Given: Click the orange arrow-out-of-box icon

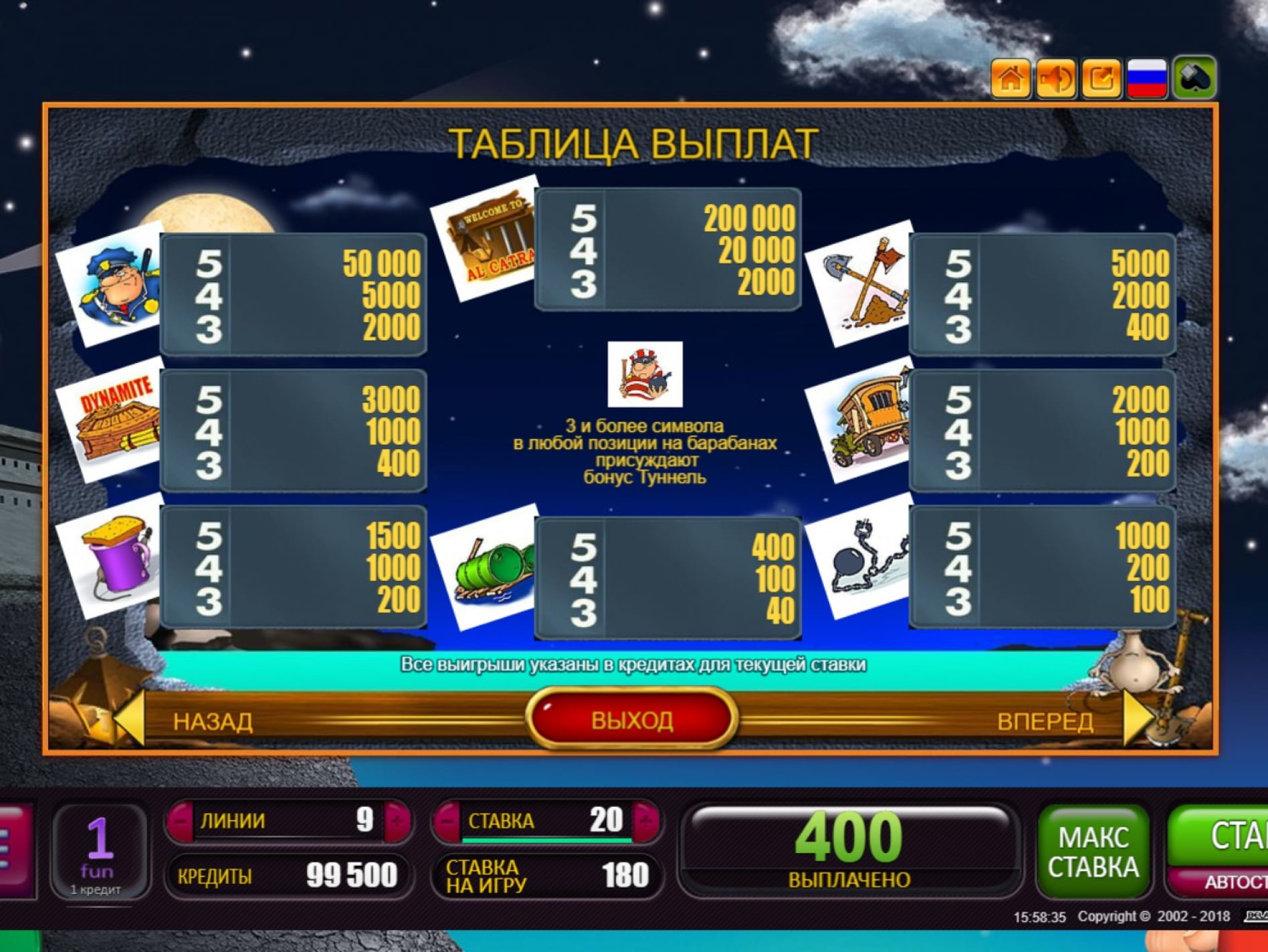Looking at the screenshot, I should click(x=1101, y=78).
